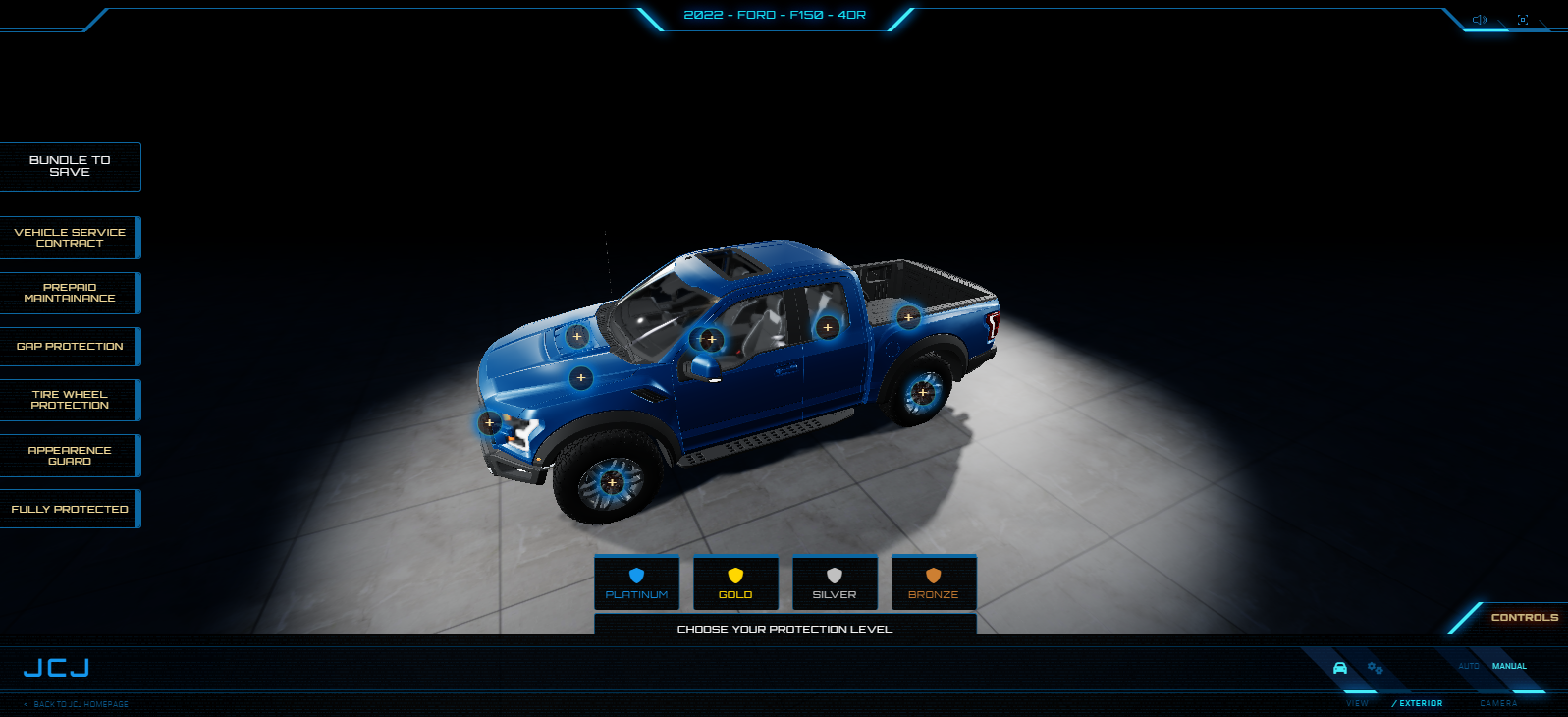Set the camera to Auto
The image size is (1568, 717).
[1468, 666]
